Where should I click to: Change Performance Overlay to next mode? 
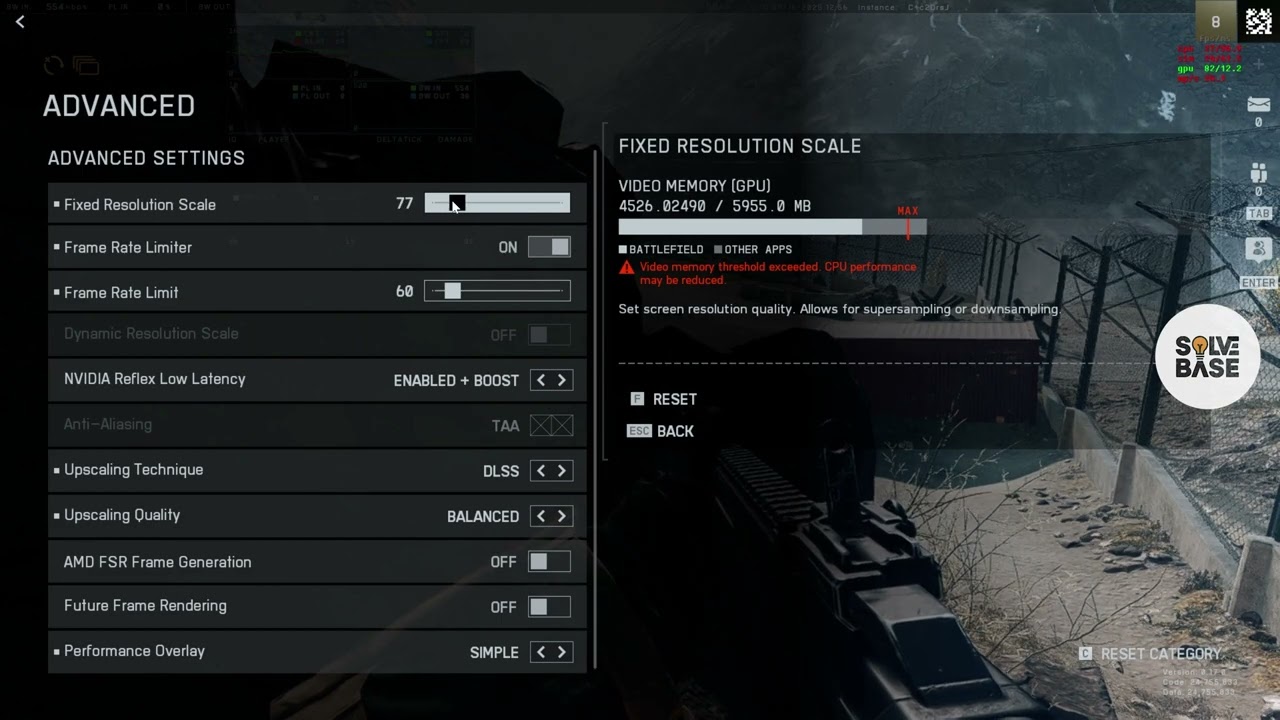[x=562, y=652]
